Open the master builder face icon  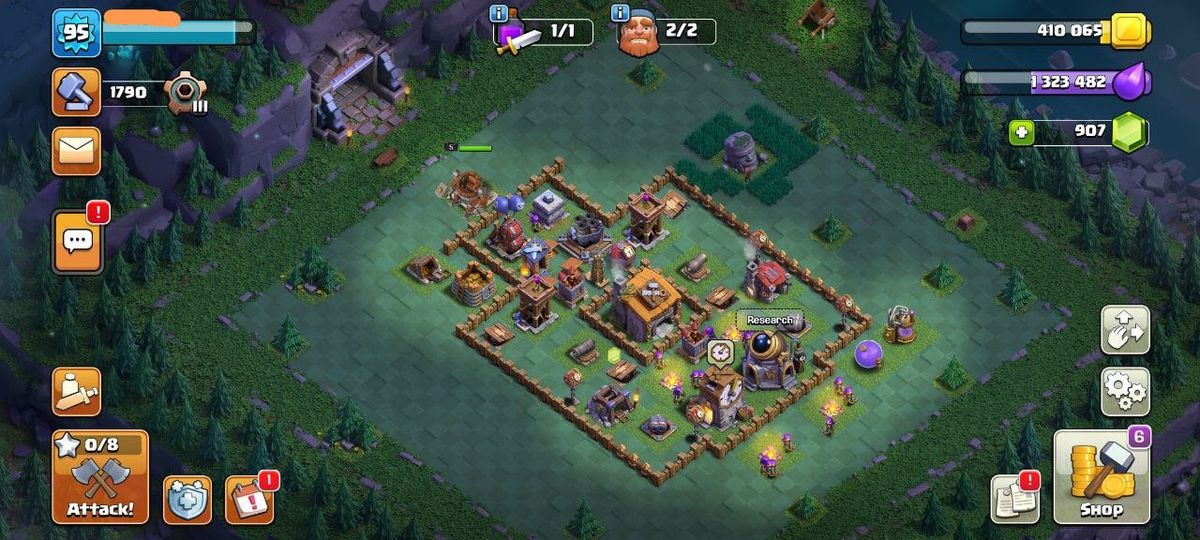638,36
